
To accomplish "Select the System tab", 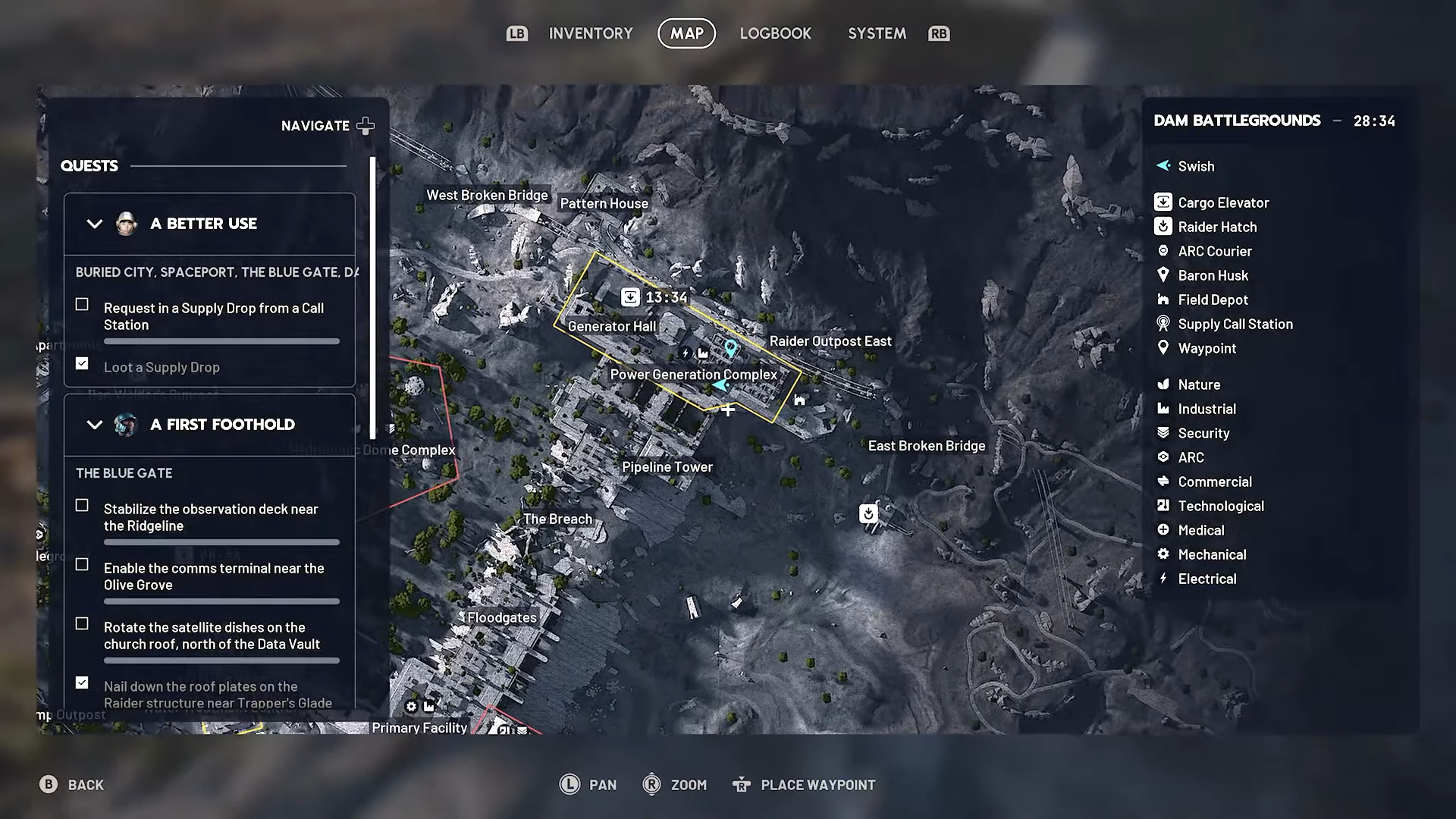I will click(877, 33).
